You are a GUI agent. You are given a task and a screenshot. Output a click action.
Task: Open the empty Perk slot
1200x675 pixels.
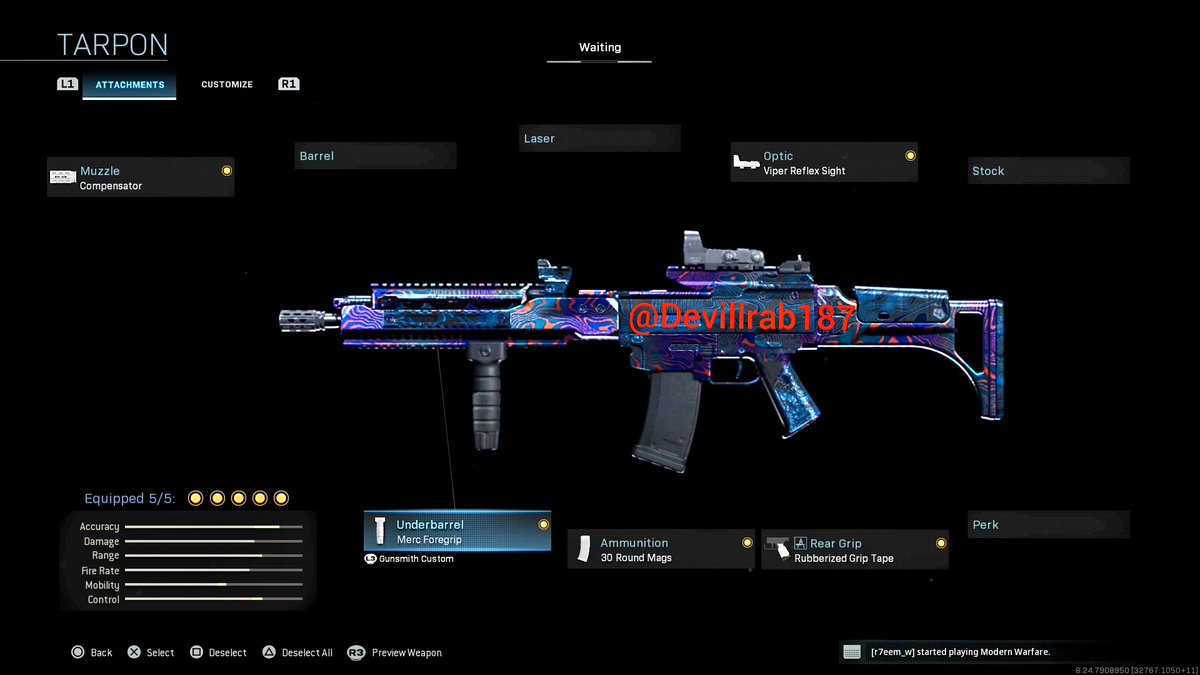pyautogui.click(x=1048, y=525)
